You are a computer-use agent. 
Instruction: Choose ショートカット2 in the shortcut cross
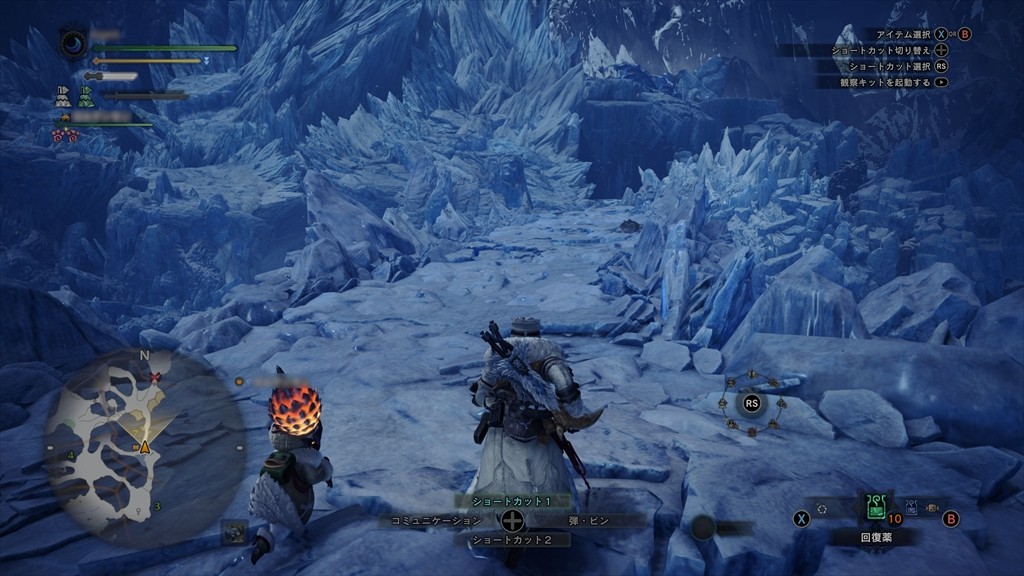point(512,540)
